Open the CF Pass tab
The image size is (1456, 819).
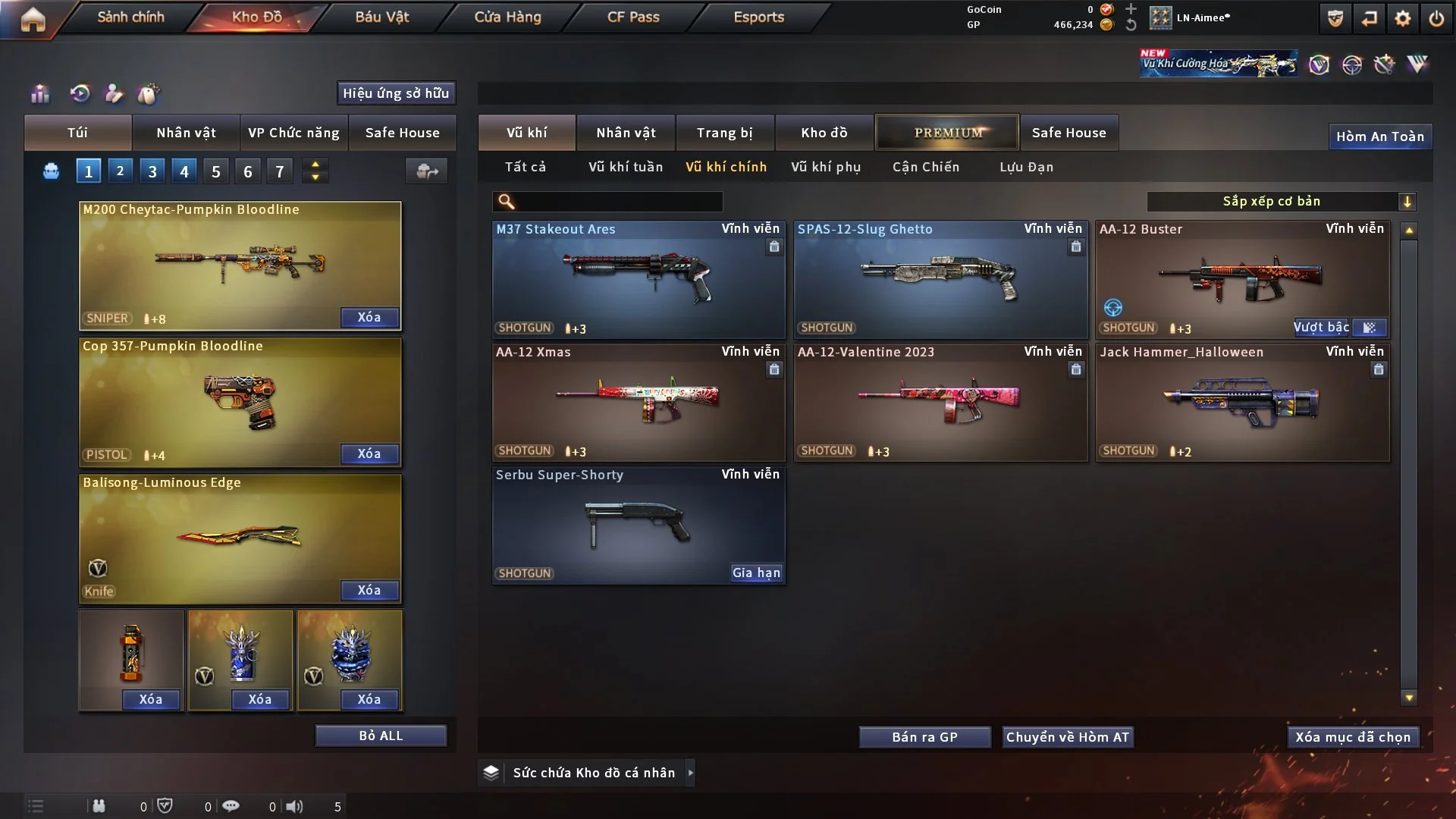coord(633,17)
